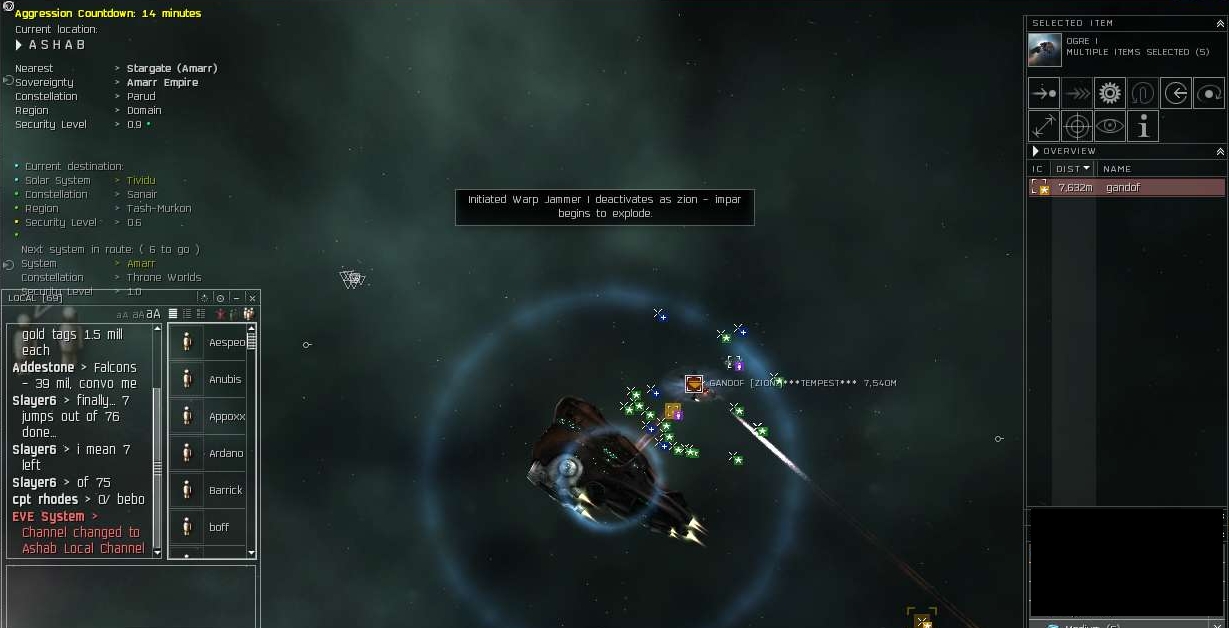Select Barrick in the Local member list
This screenshot has width=1229, height=628.
tap(225, 490)
